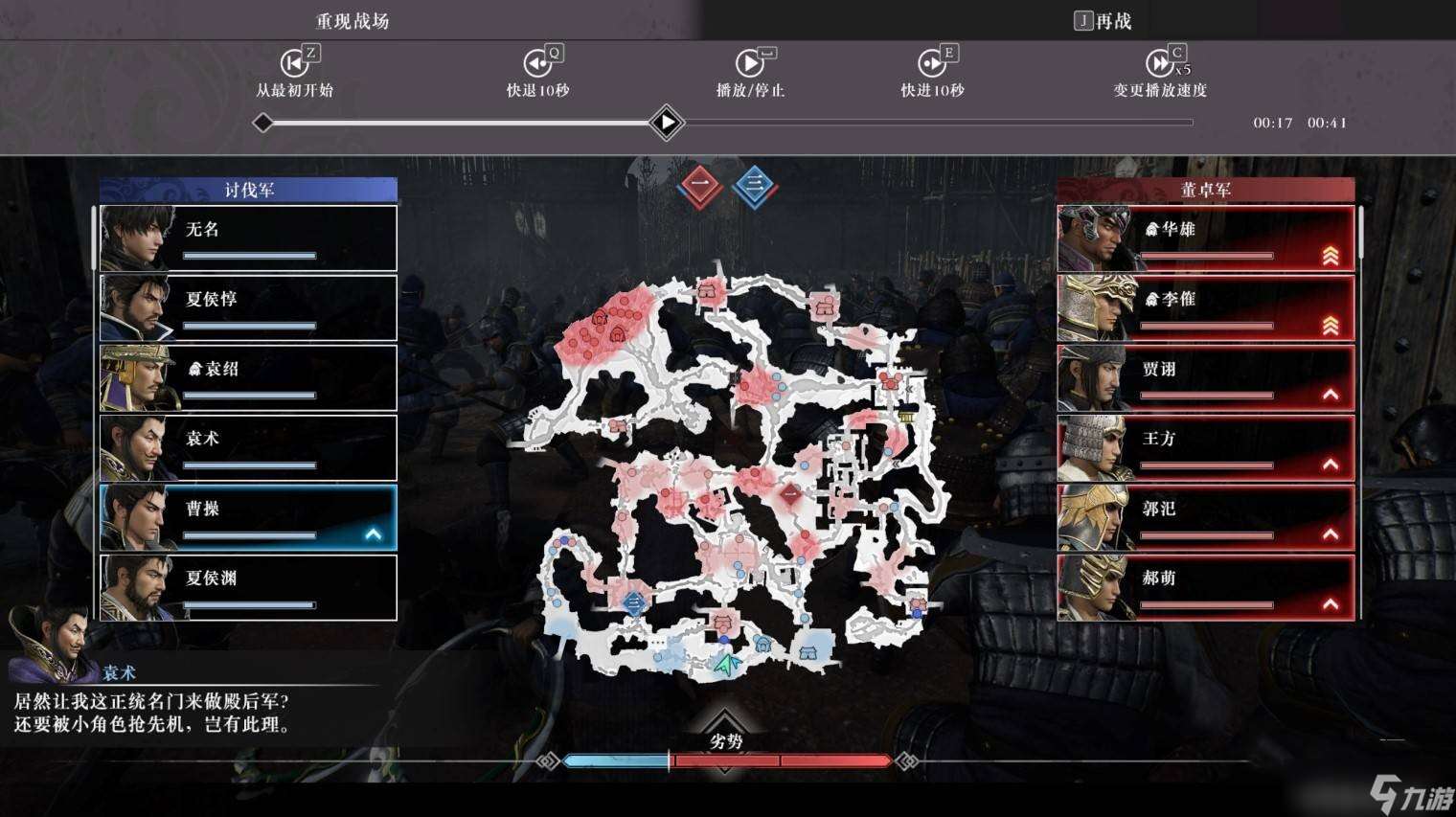1456x817 pixels.
Task: Toggle 李傕's double chevron indicator
Action: tap(1331, 325)
